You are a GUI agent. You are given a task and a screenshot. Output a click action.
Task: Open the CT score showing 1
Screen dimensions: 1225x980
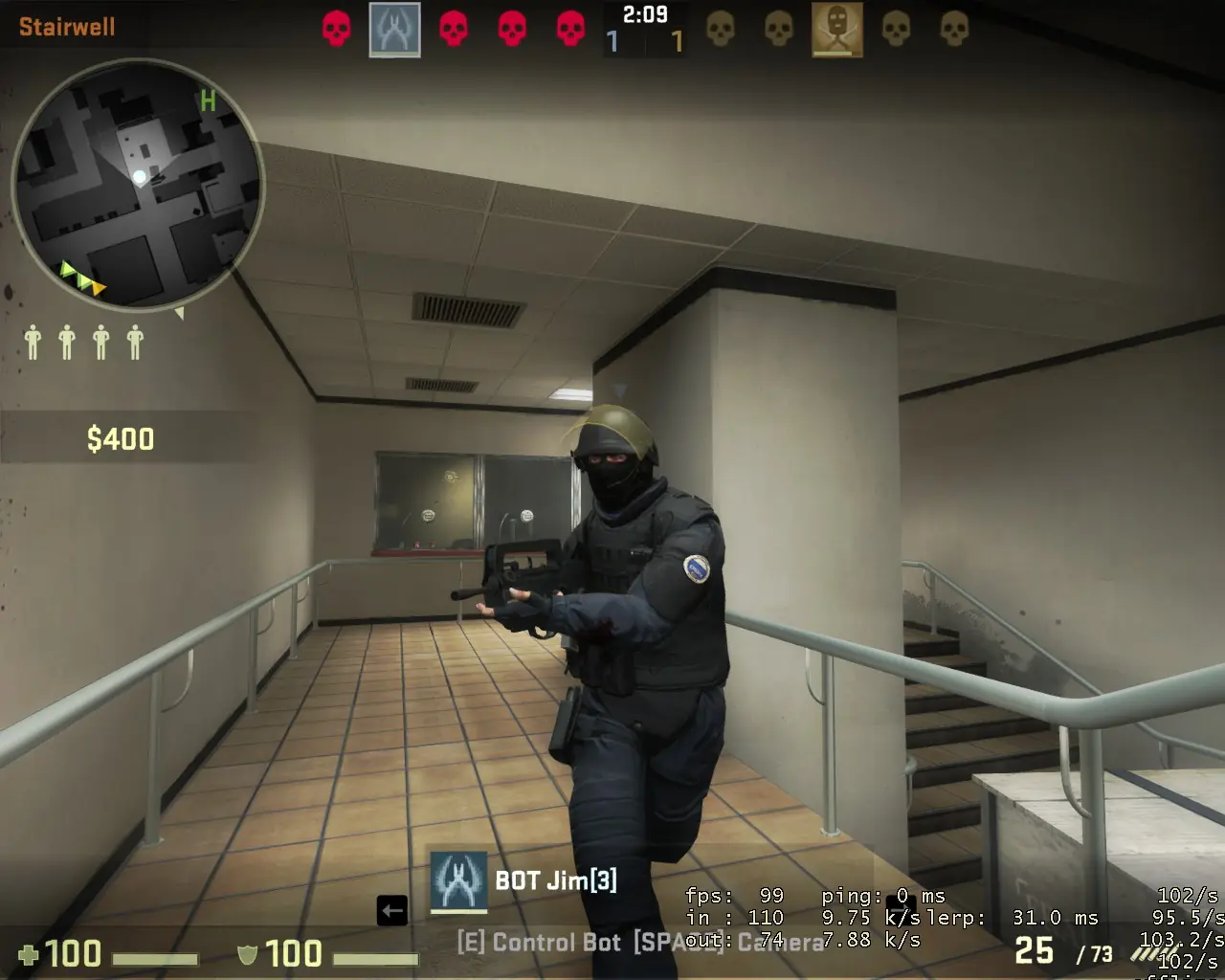pos(611,40)
